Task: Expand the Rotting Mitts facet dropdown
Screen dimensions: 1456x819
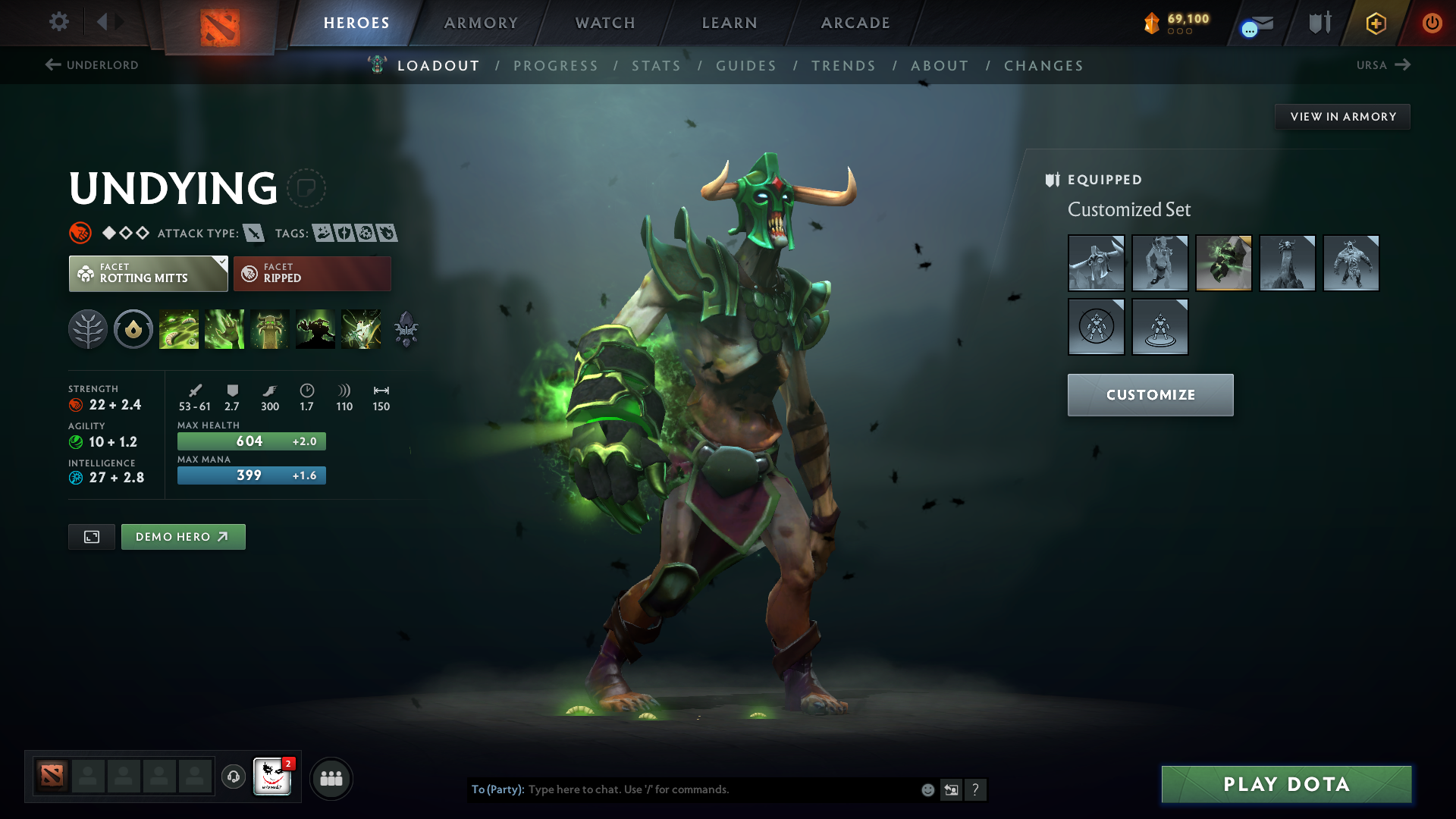Action: point(221,262)
